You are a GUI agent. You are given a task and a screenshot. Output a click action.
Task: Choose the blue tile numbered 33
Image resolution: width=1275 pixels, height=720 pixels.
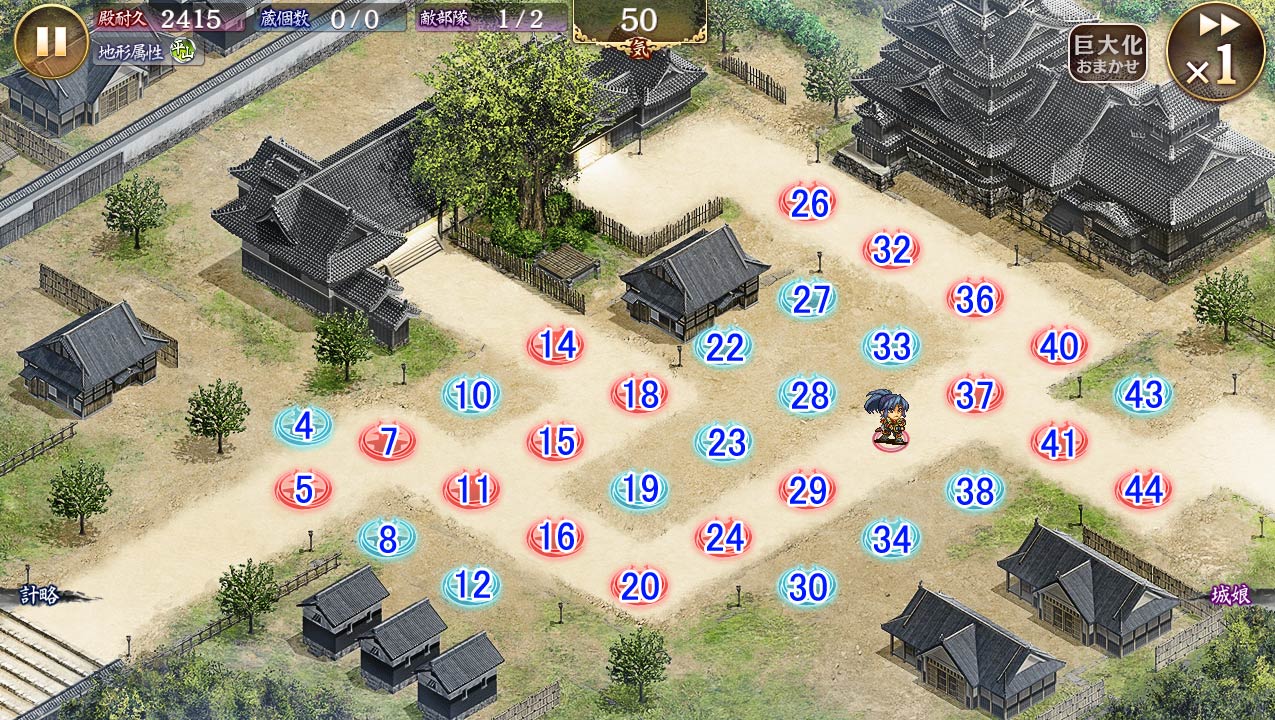tap(892, 347)
